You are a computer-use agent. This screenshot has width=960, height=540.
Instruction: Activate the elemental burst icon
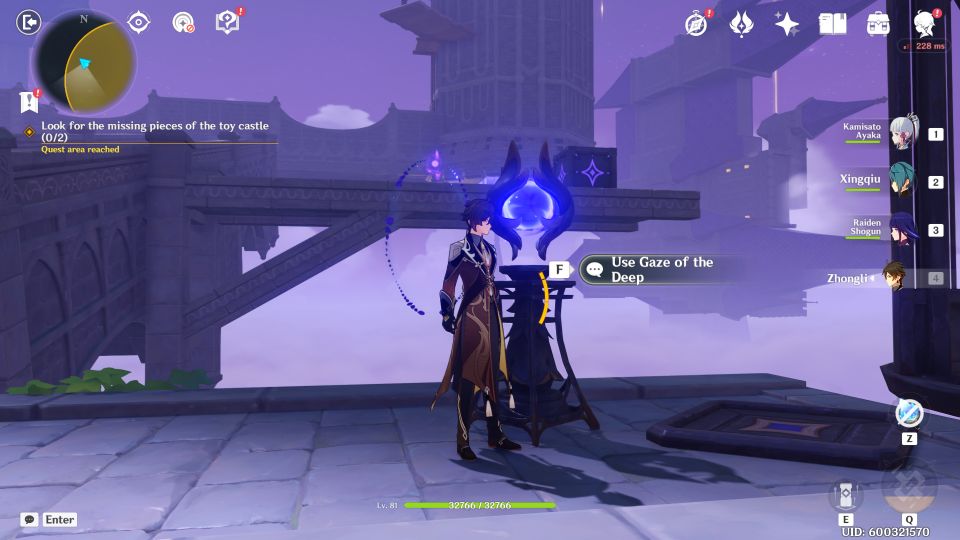tap(909, 489)
